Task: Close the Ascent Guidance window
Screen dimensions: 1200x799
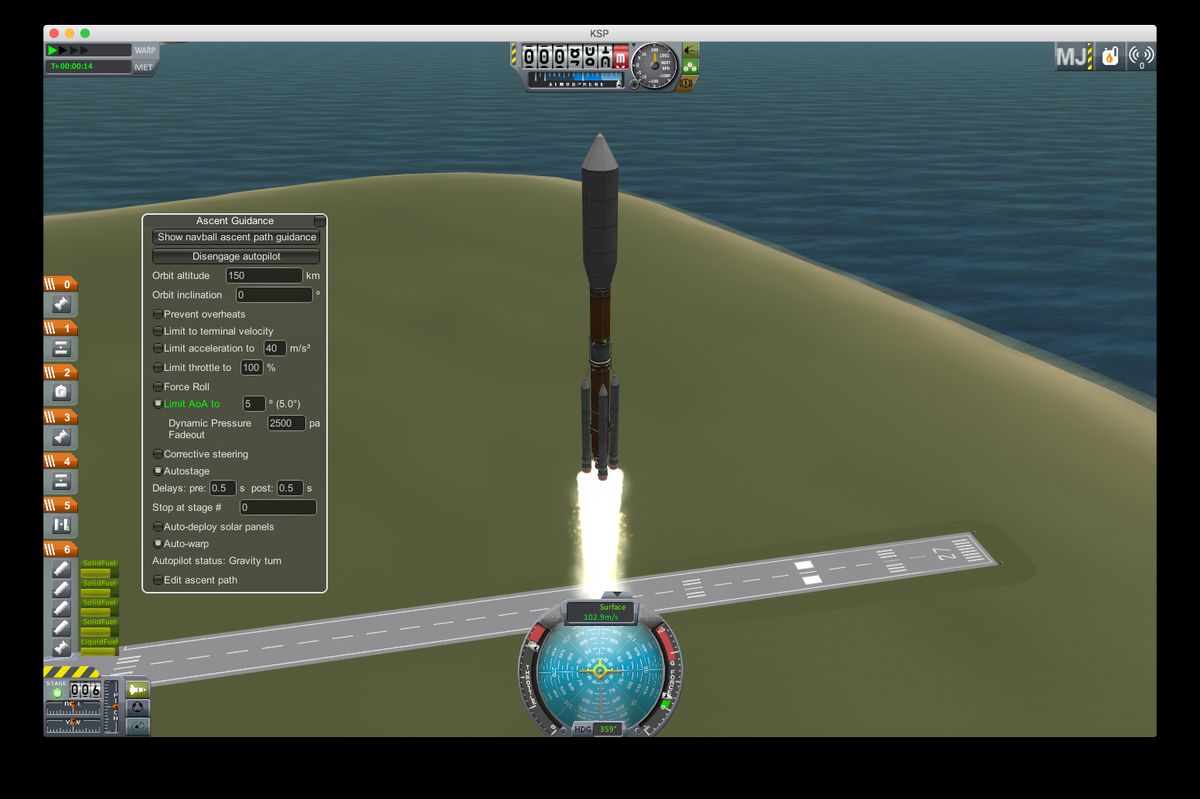Action: point(319,221)
